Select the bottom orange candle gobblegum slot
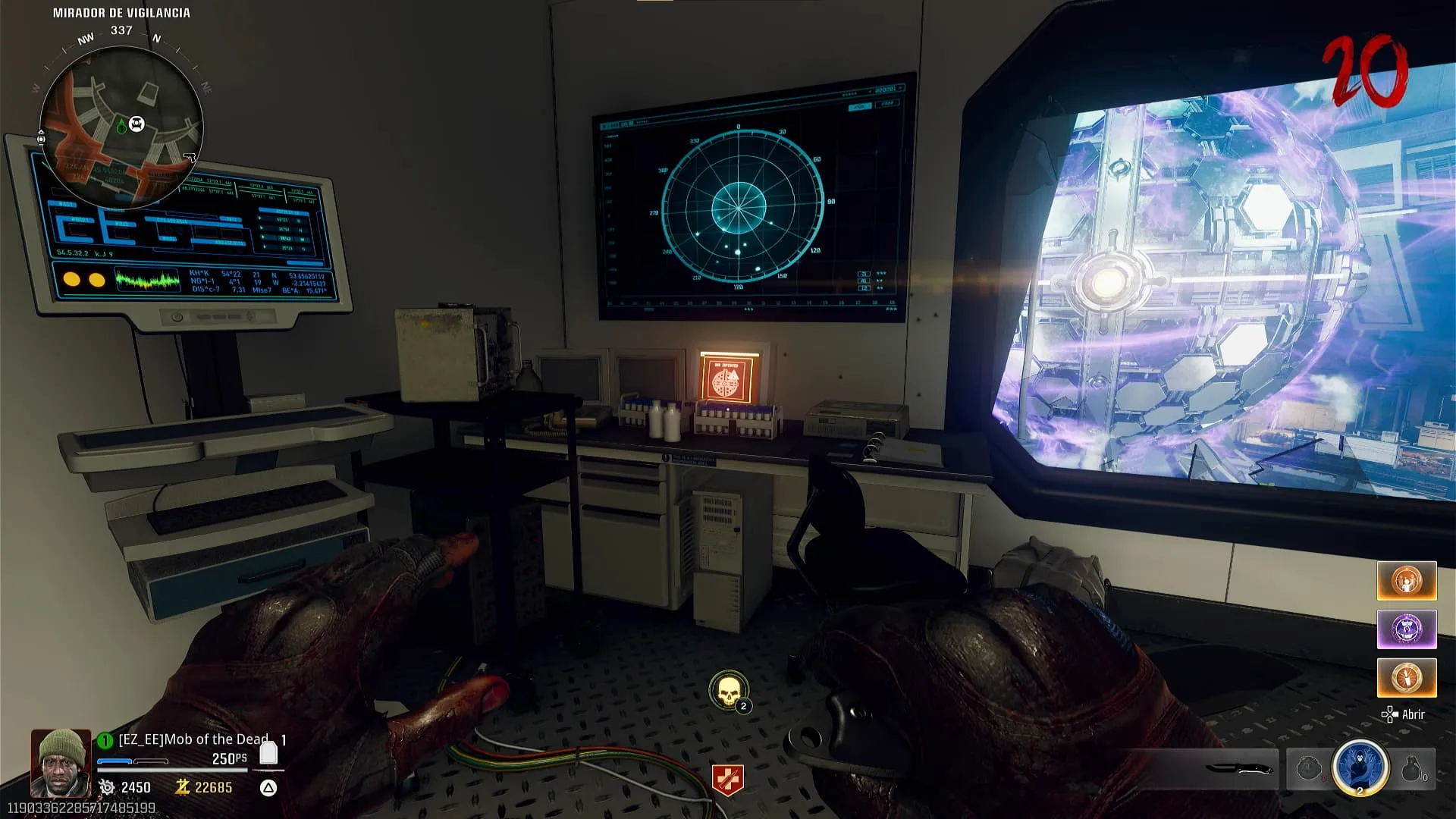Image resolution: width=1456 pixels, height=819 pixels. point(1407,677)
